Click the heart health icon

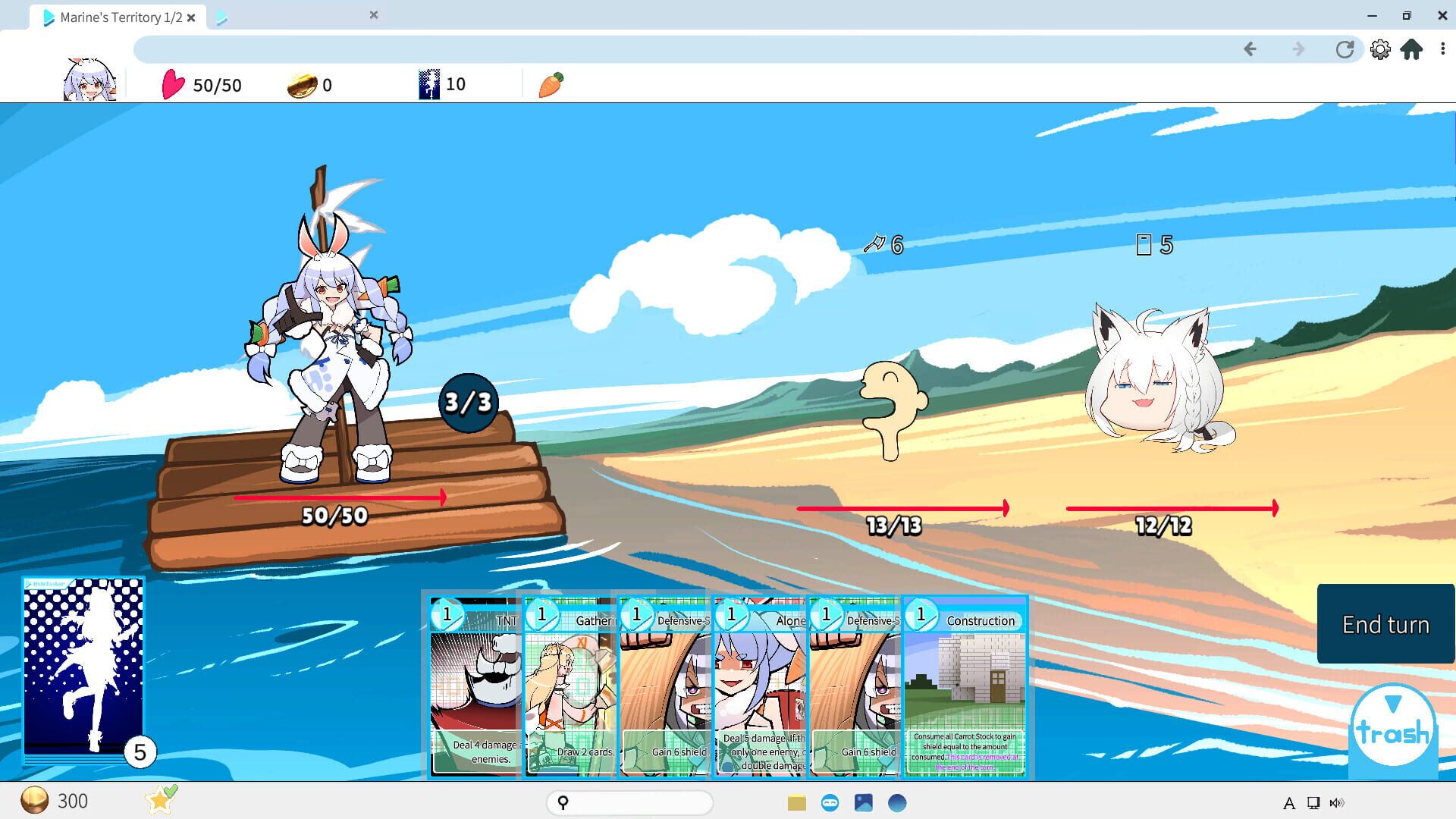(174, 85)
